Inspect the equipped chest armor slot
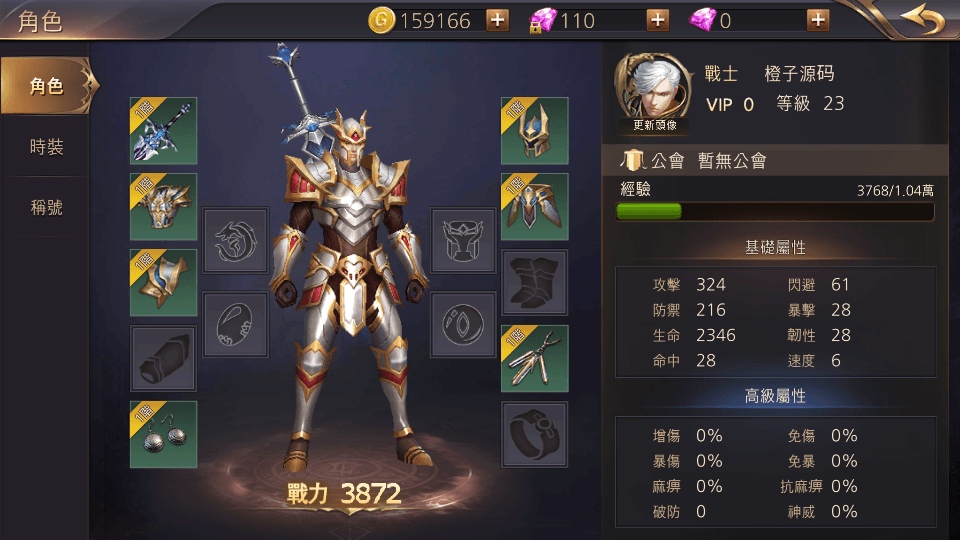The image size is (960, 540). (x=164, y=206)
